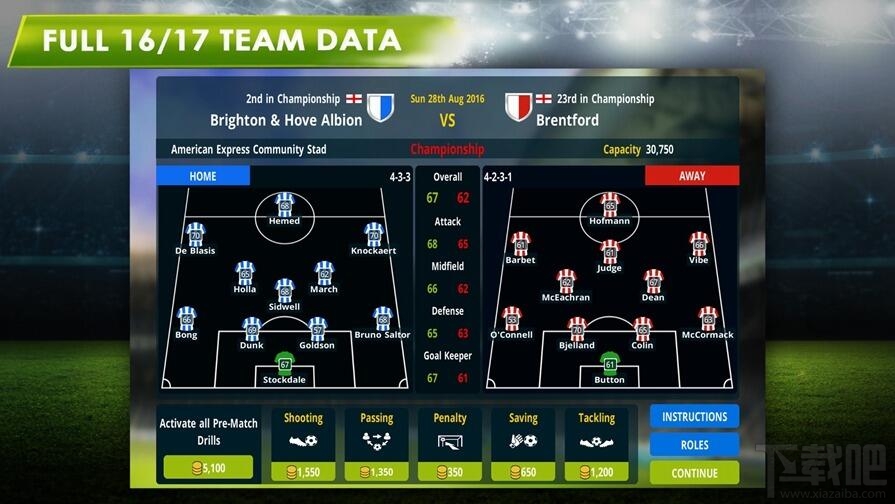Continue to the match
The image size is (895, 504).
(x=694, y=472)
